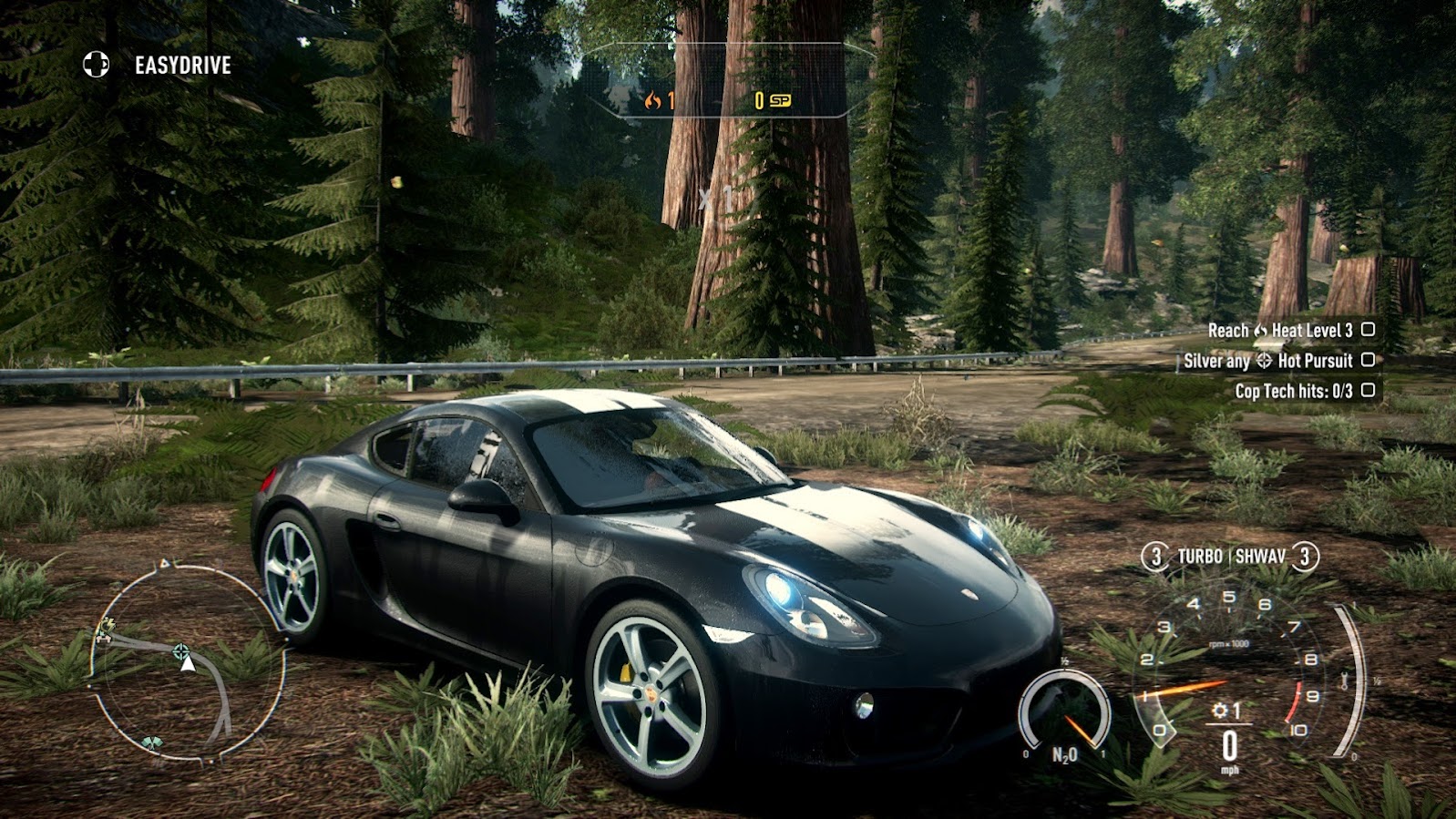The width and height of the screenshot is (1456, 819).
Task: Click the N2O nitrous gauge
Action: click(x=1064, y=717)
